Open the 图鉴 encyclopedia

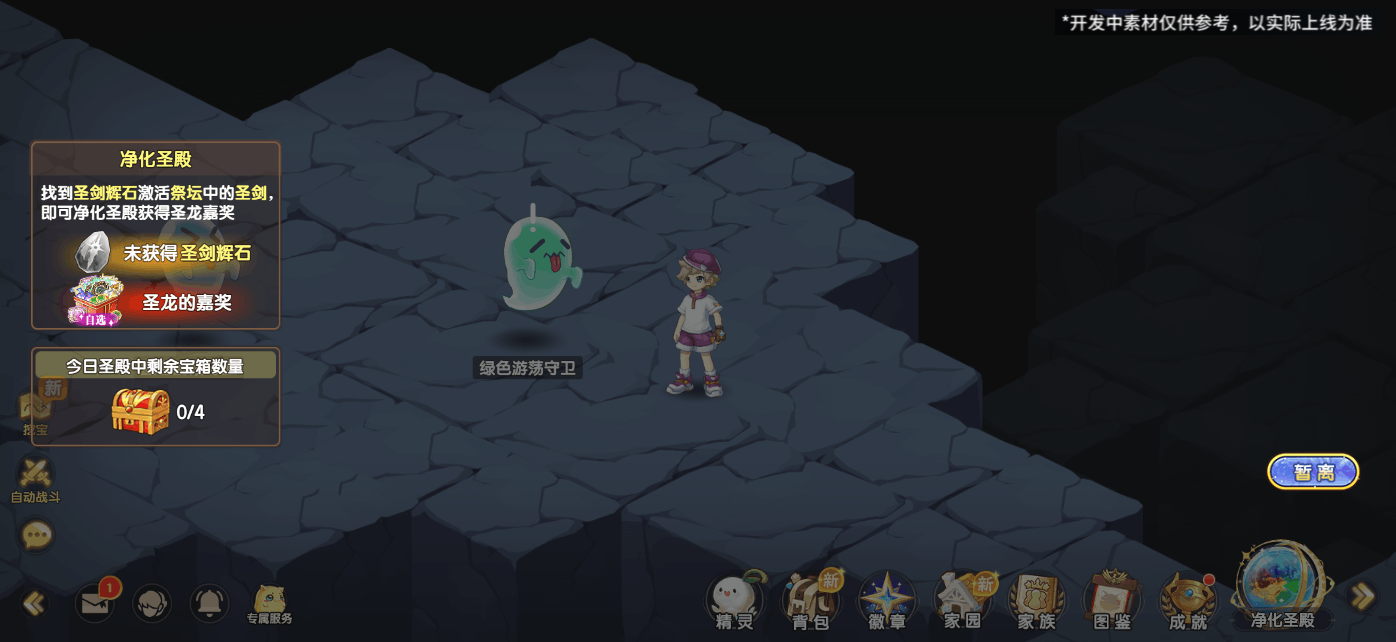click(x=1111, y=600)
